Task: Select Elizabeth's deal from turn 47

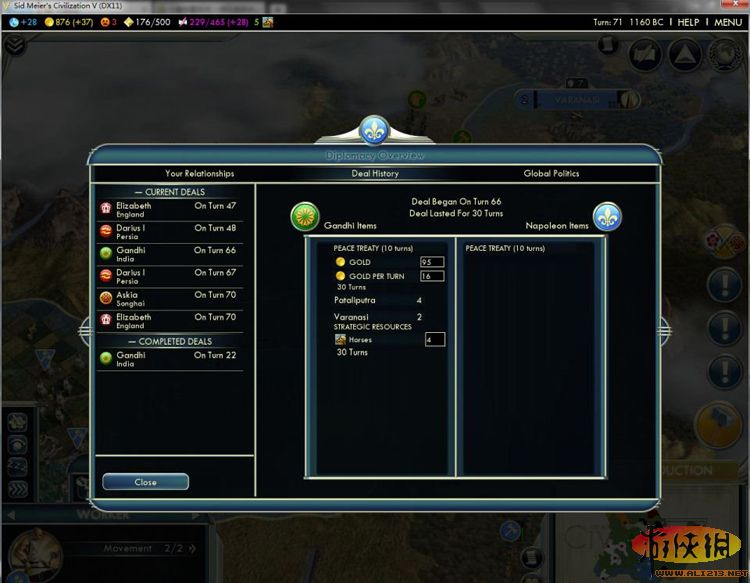Action: (170, 210)
